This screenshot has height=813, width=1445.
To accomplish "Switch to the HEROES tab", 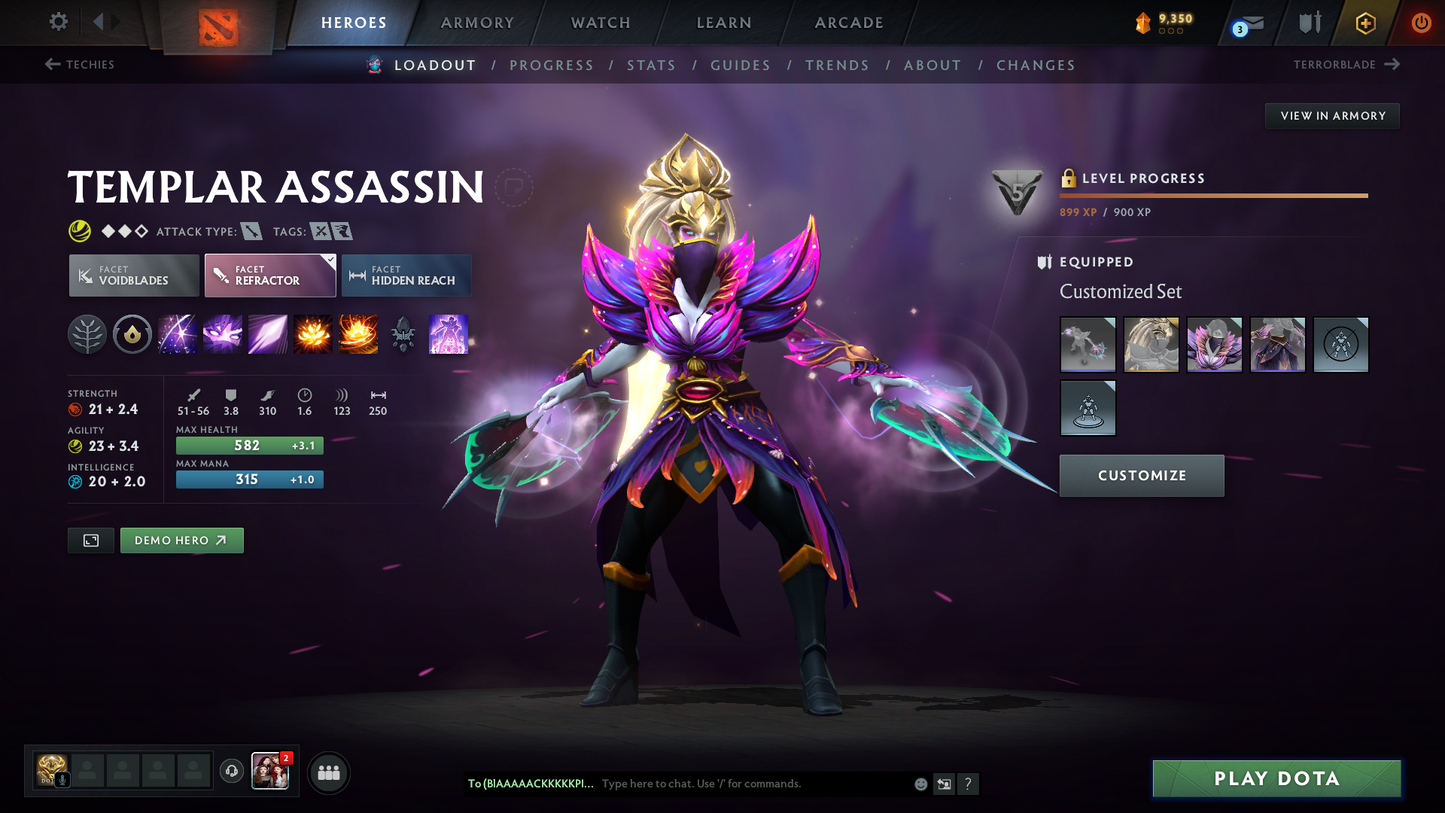I will pyautogui.click(x=354, y=22).
